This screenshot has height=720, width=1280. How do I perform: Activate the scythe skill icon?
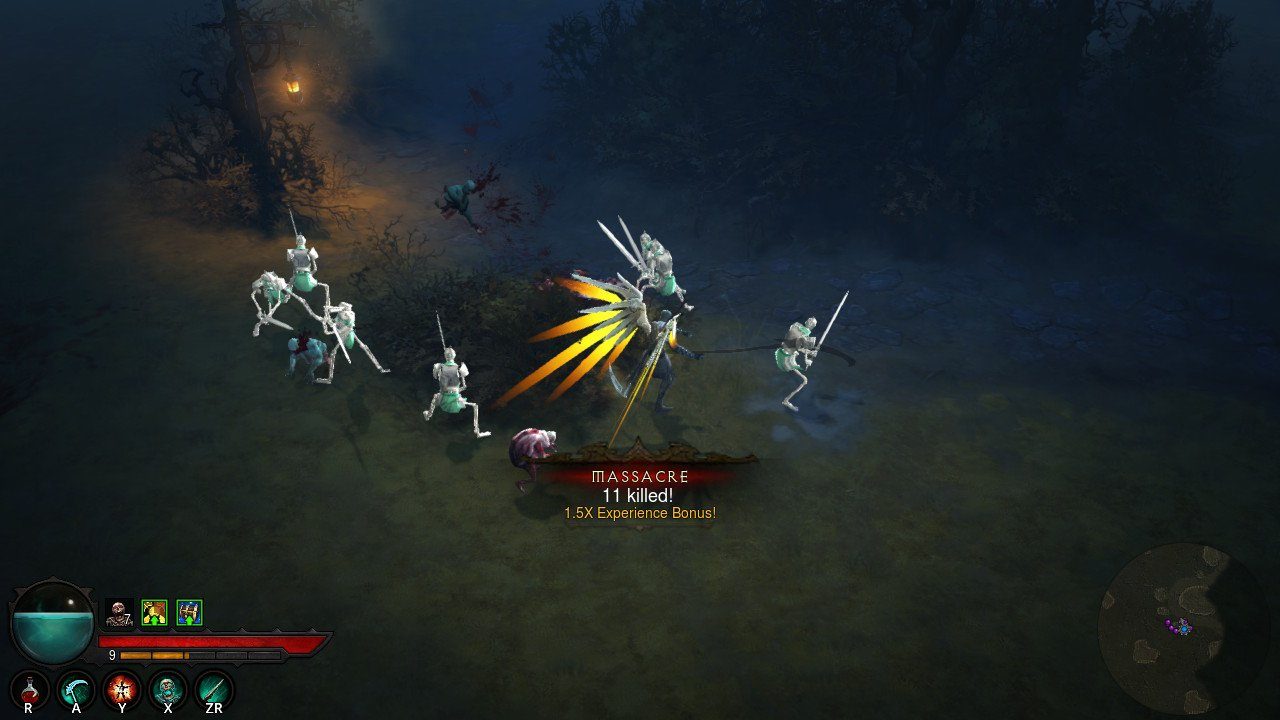click(76, 689)
